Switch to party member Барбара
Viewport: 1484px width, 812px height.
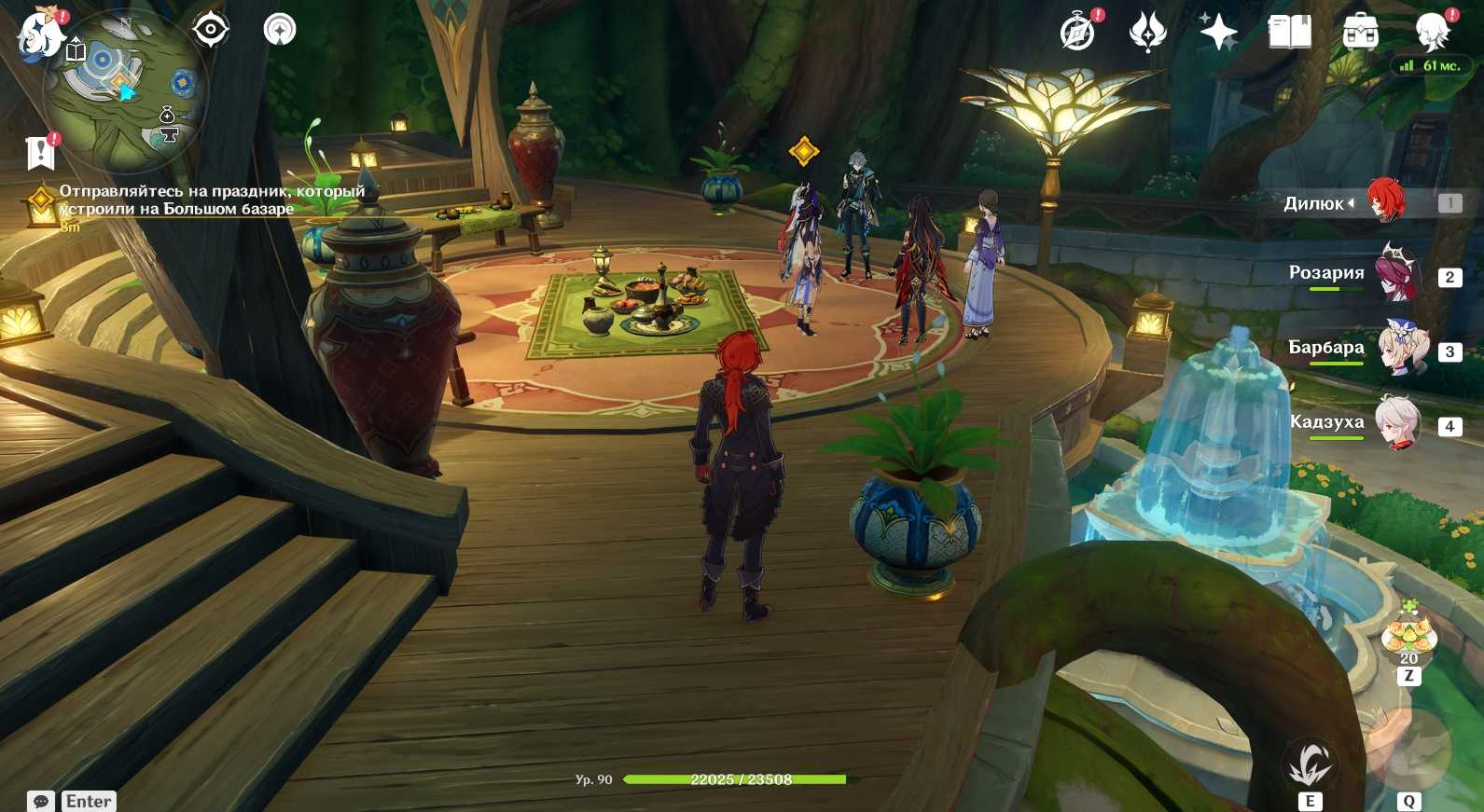[1400, 349]
